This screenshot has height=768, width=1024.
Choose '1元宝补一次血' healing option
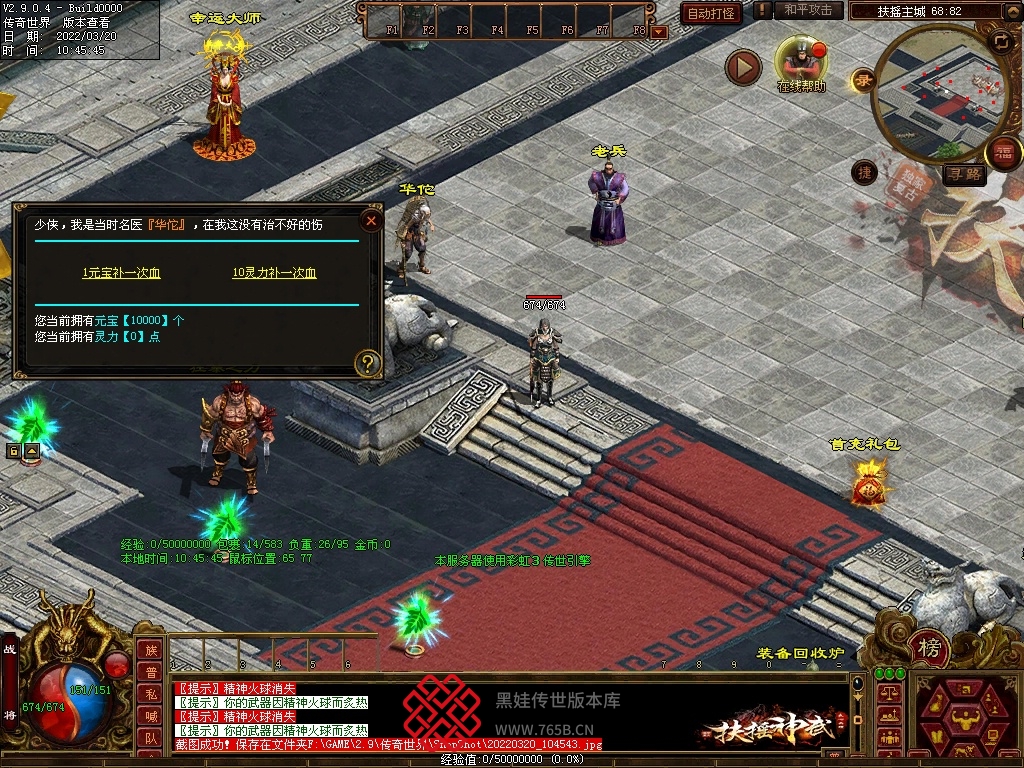coord(121,273)
